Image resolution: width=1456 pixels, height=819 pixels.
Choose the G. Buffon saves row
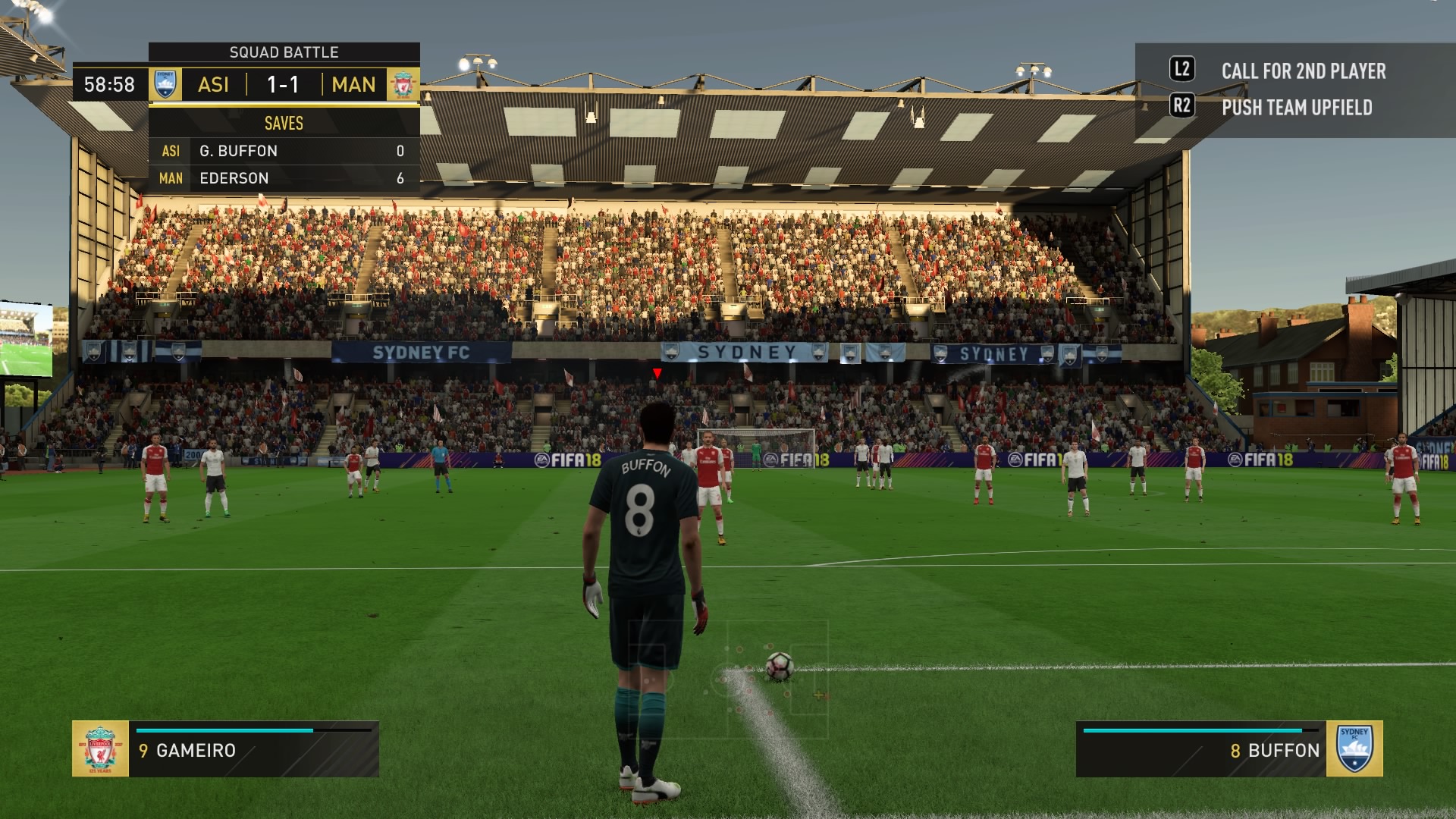coord(284,151)
